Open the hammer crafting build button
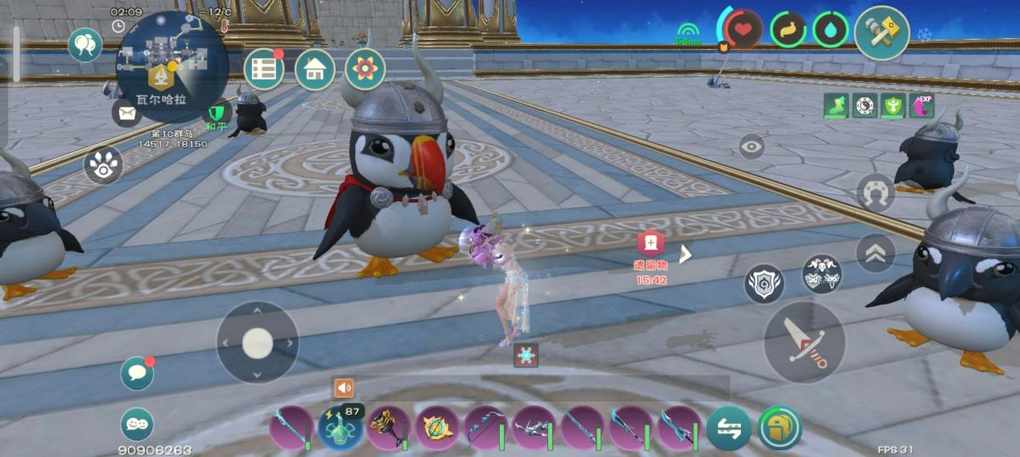Viewport: 1020px width, 457px height. [x=881, y=33]
